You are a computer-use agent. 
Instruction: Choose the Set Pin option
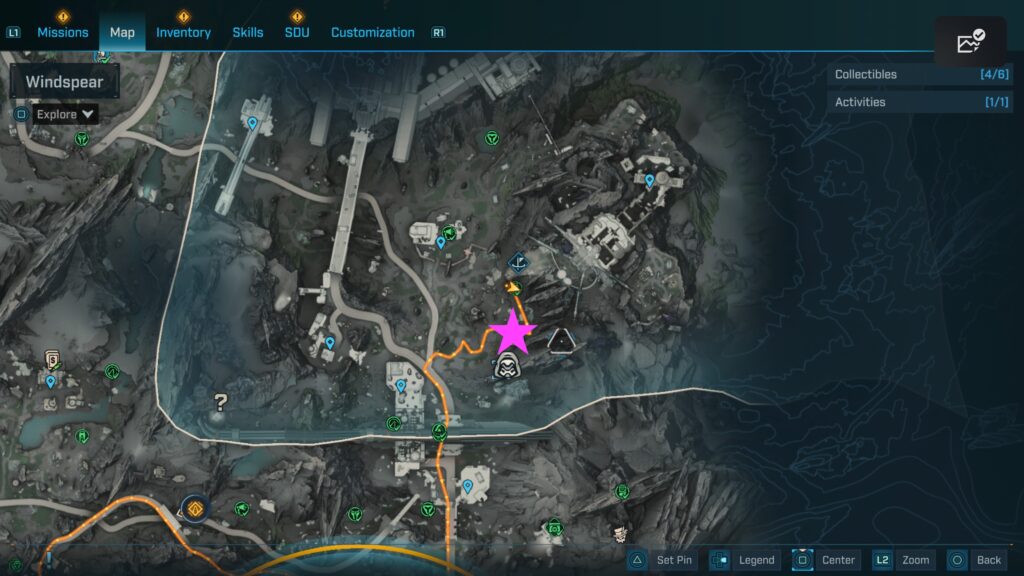coord(662,560)
